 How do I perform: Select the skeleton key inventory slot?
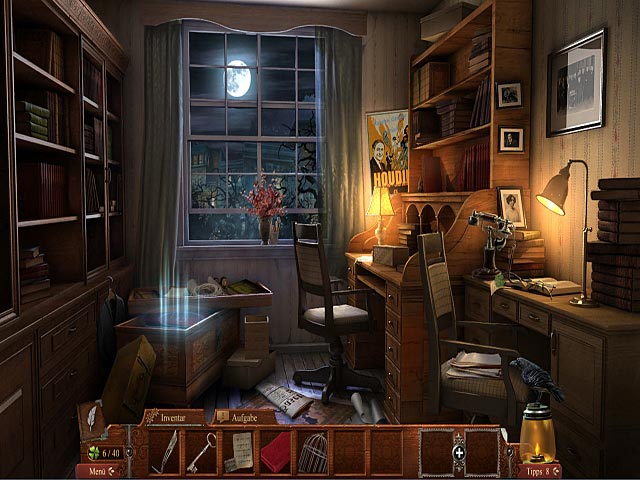(x=201, y=451)
